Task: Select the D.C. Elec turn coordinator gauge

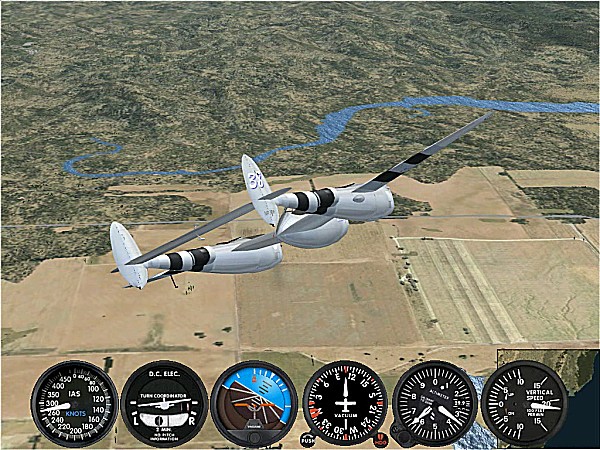Action: click(164, 403)
